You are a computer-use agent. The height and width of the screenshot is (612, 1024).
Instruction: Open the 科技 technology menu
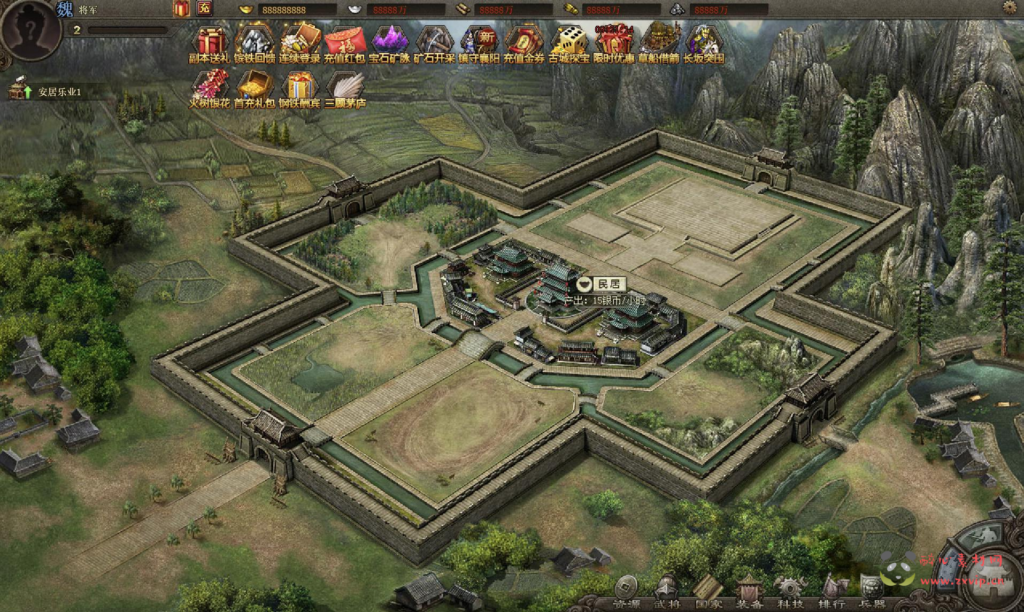point(790,591)
